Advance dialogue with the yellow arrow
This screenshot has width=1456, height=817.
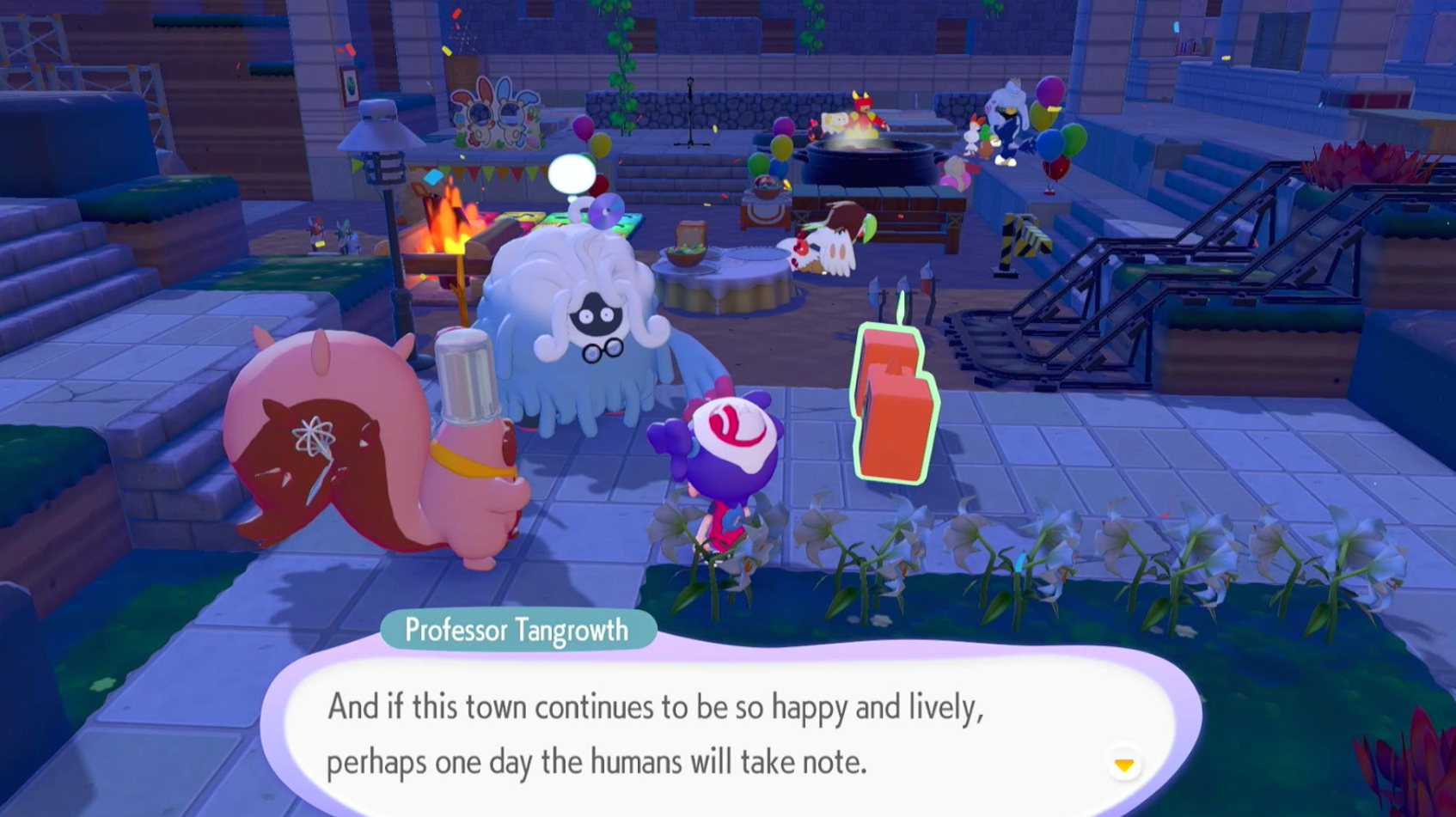pos(1123,764)
